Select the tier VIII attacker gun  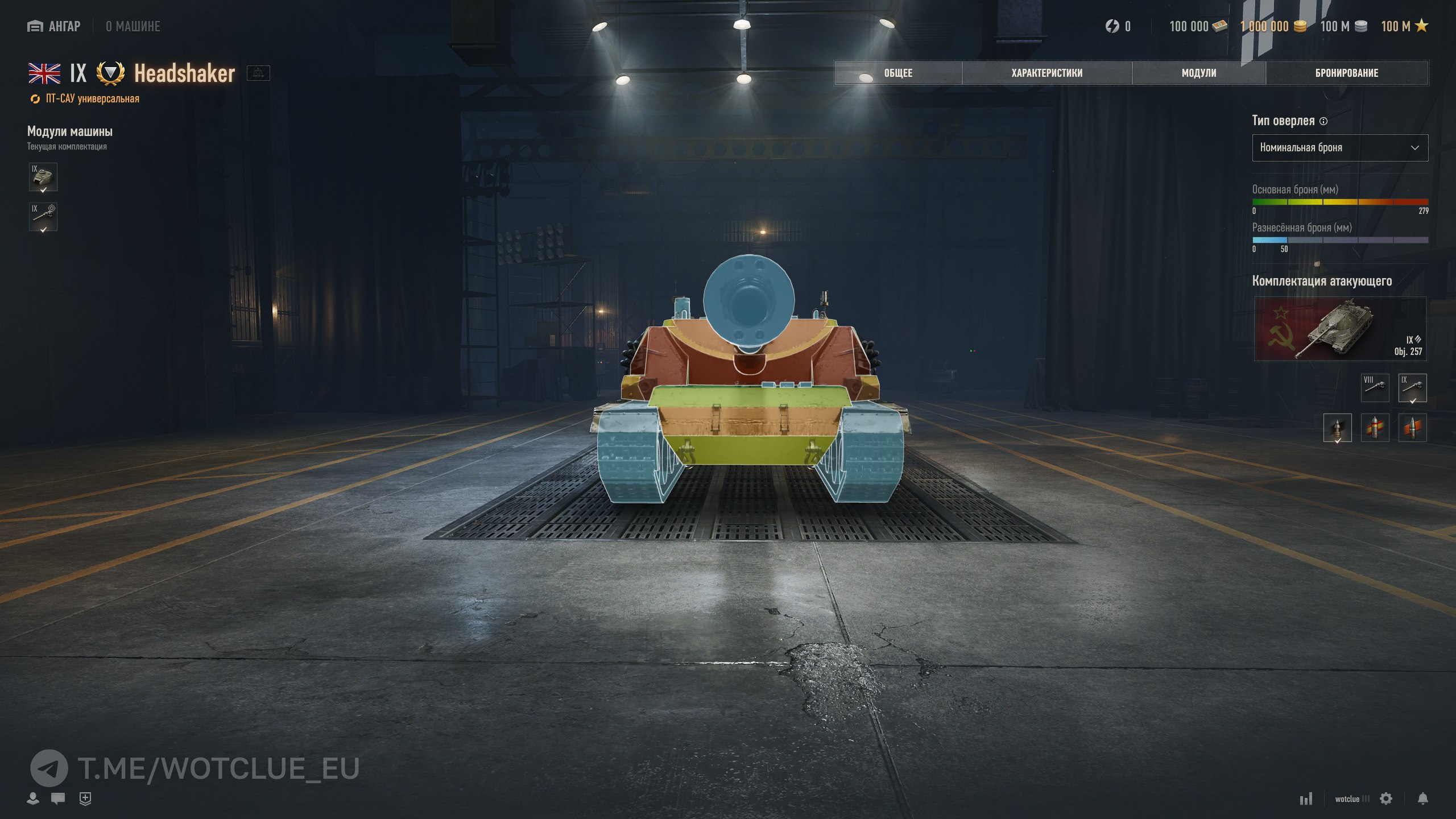1375,388
